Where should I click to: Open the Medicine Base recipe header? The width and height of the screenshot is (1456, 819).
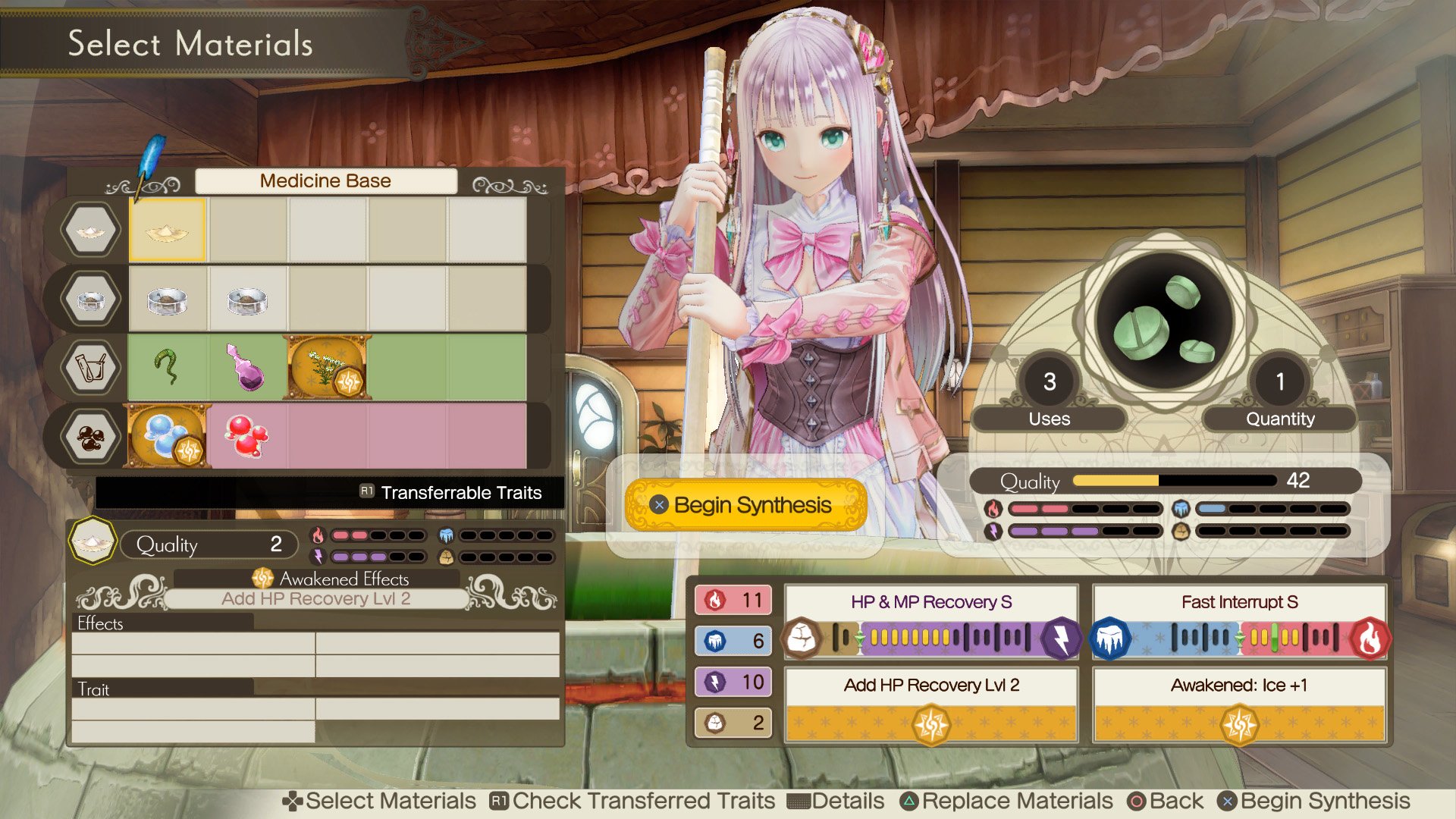pos(325,180)
